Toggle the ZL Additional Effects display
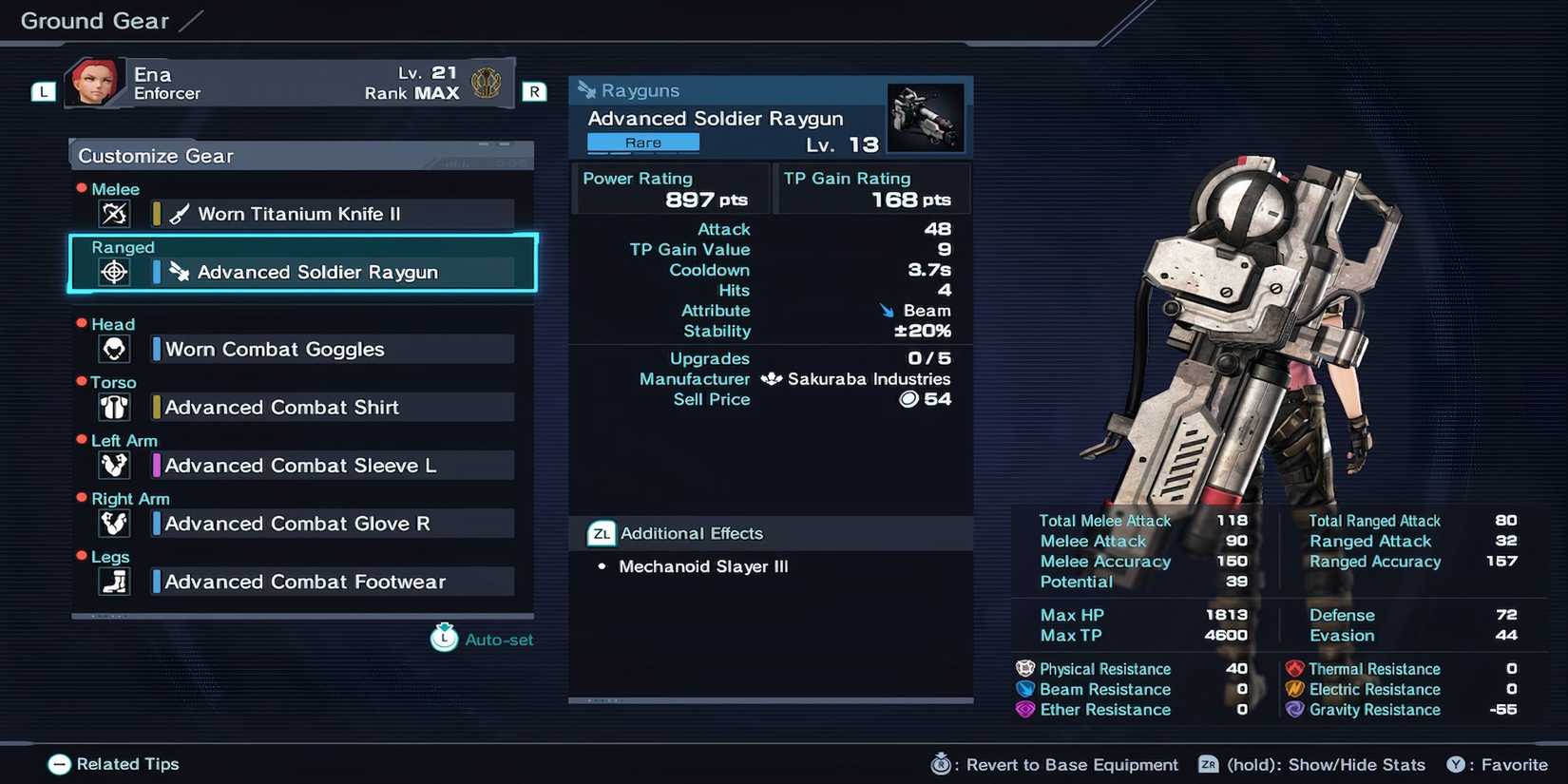 coord(600,533)
